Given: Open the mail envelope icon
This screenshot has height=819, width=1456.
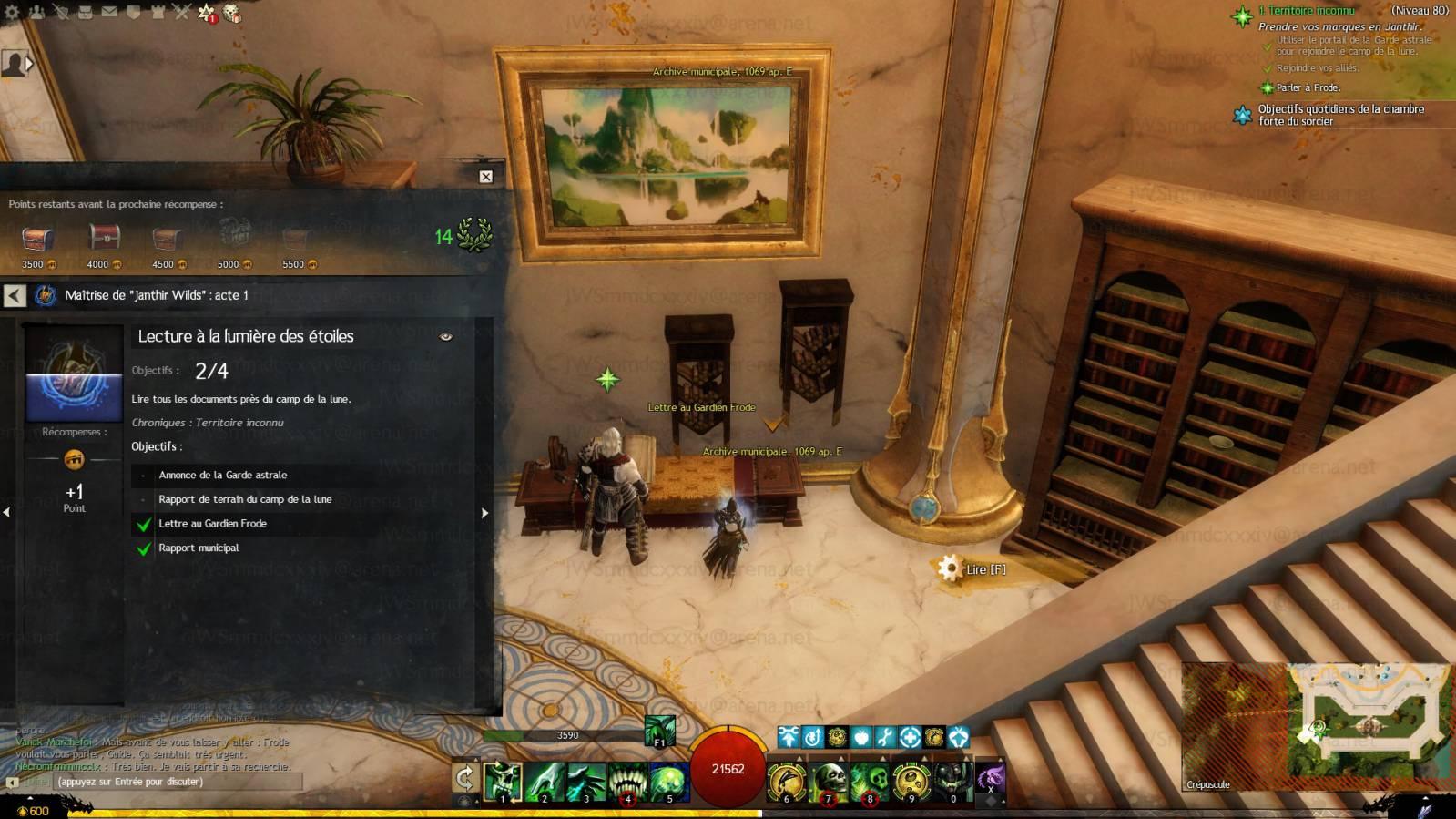Looking at the screenshot, I should (109, 12).
